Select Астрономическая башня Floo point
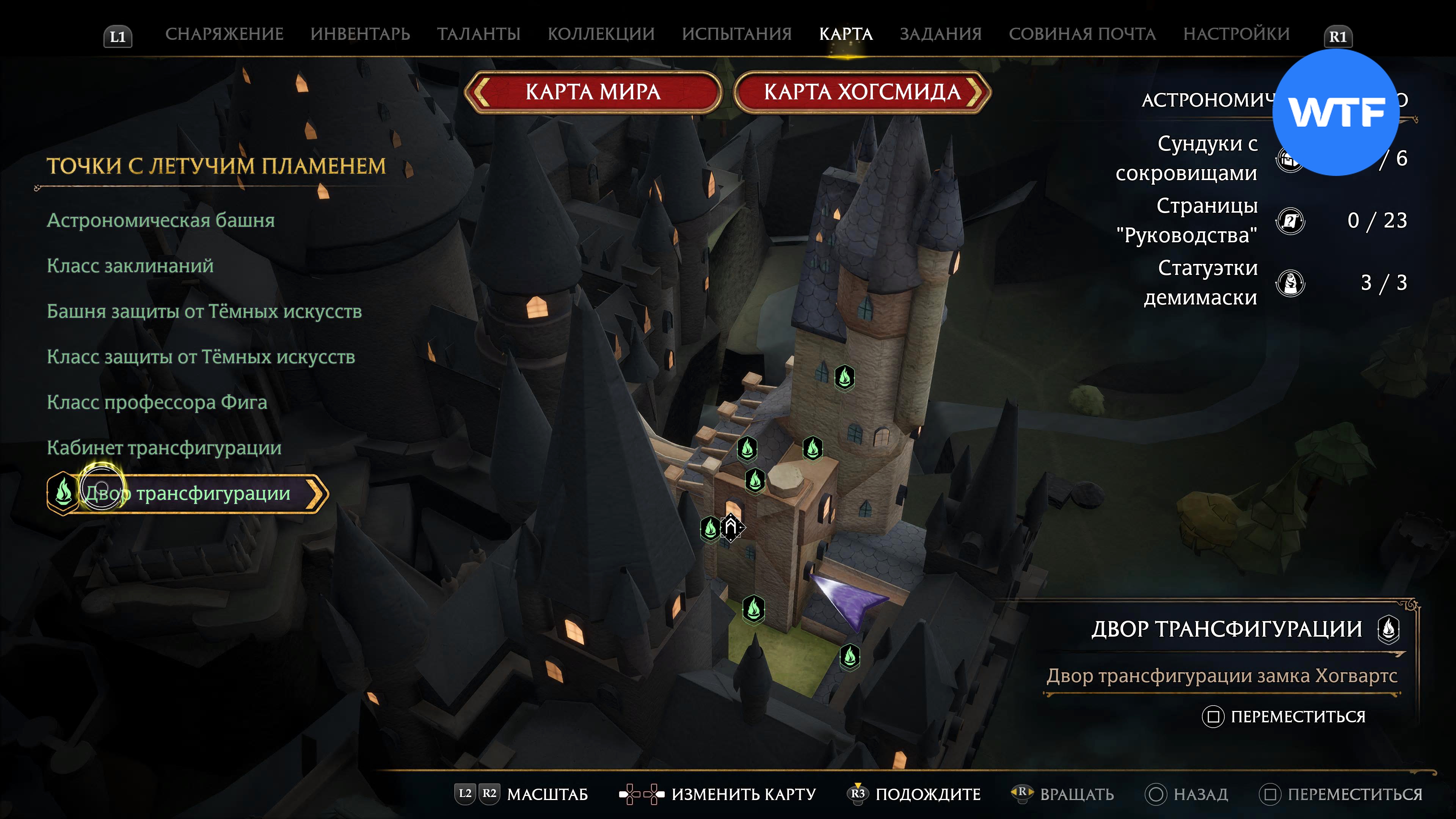 tap(160, 220)
